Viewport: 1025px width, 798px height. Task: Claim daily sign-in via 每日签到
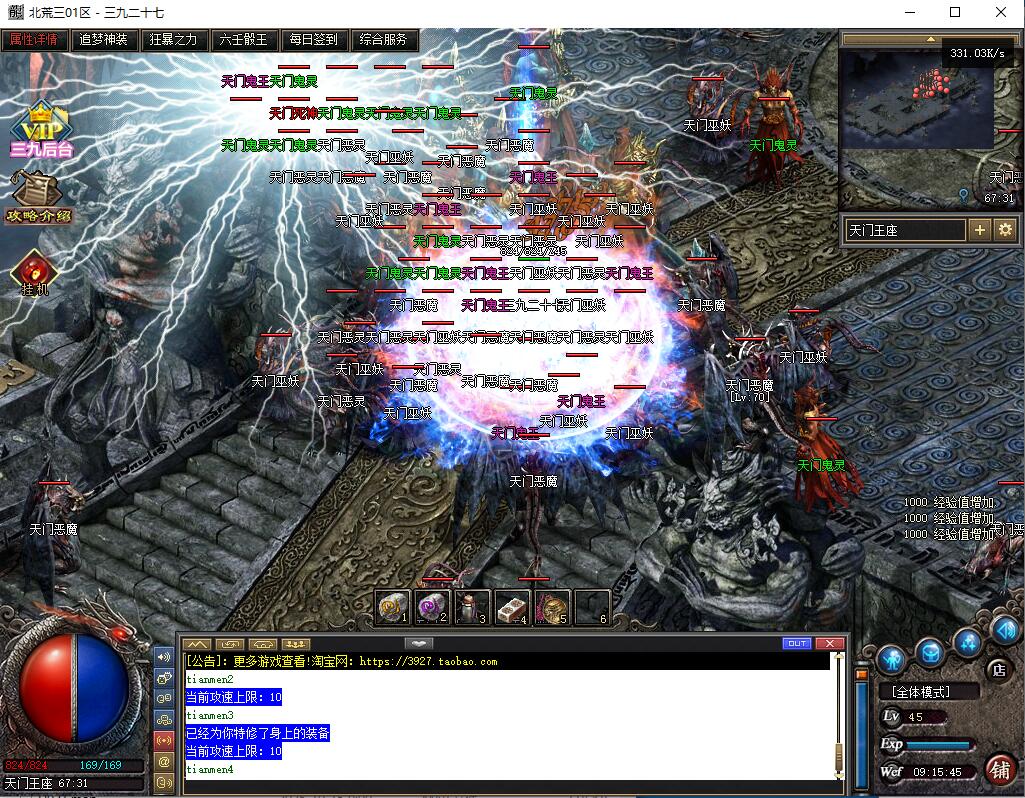313,40
